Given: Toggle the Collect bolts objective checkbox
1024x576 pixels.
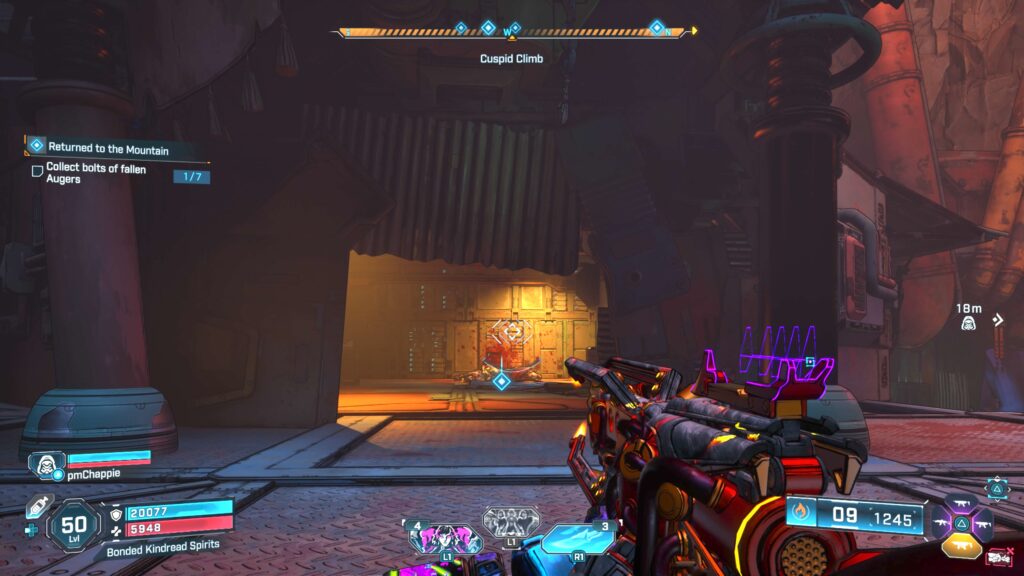Looking at the screenshot, I should (x=38, y=171).
